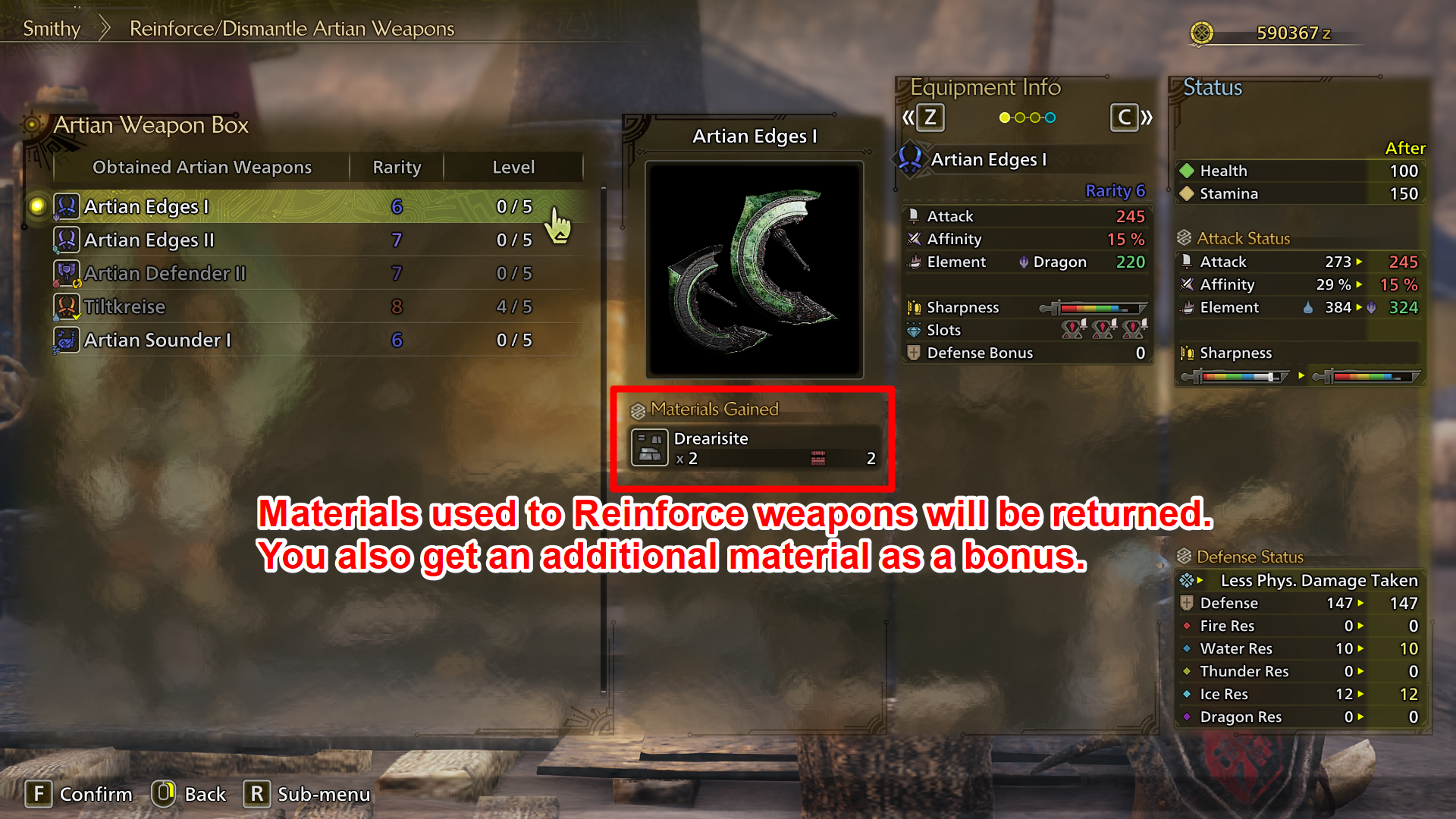Click the zenny currency icon at top right
Screen dimensions: 1456x819
point(1202,33)
